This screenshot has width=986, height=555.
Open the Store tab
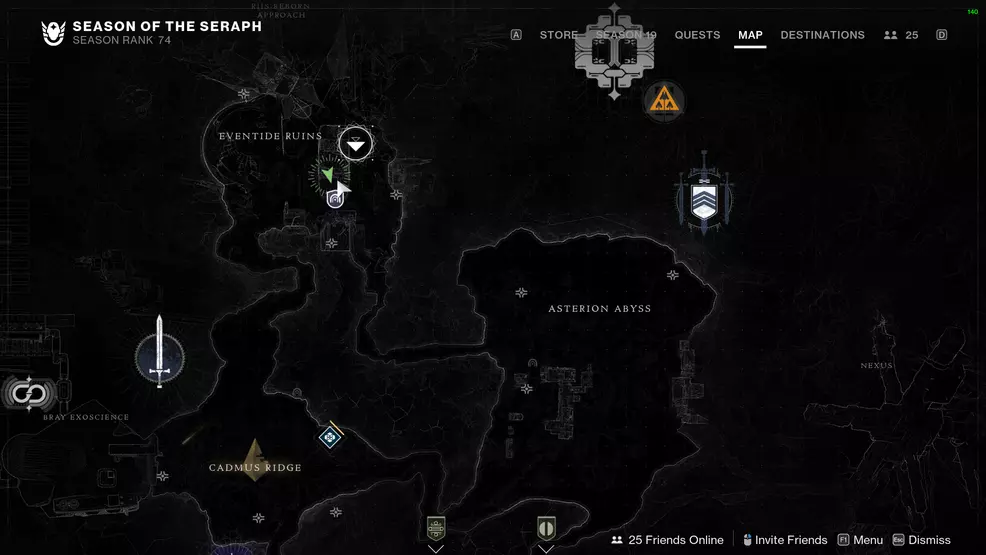pos(558,35)
